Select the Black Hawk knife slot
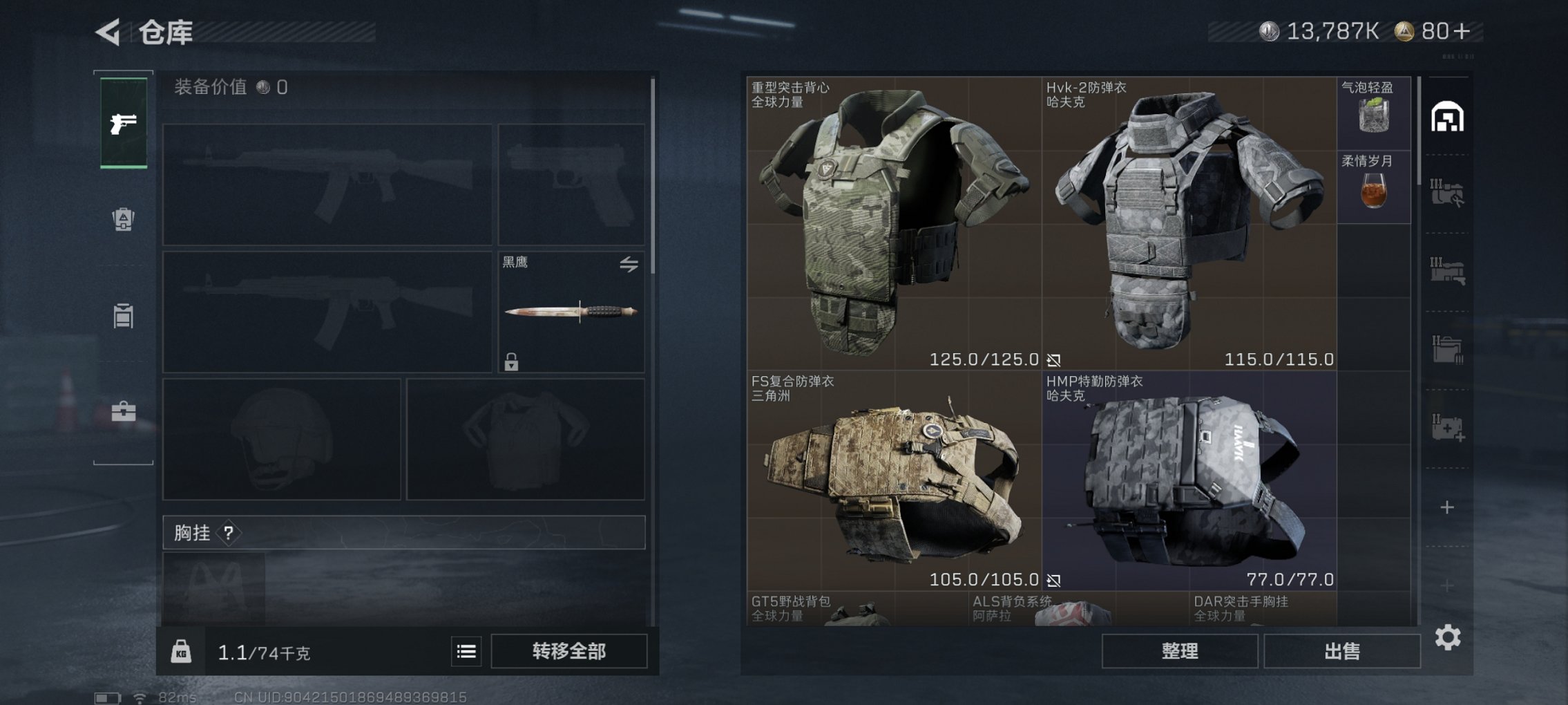 tap(571, 312)
